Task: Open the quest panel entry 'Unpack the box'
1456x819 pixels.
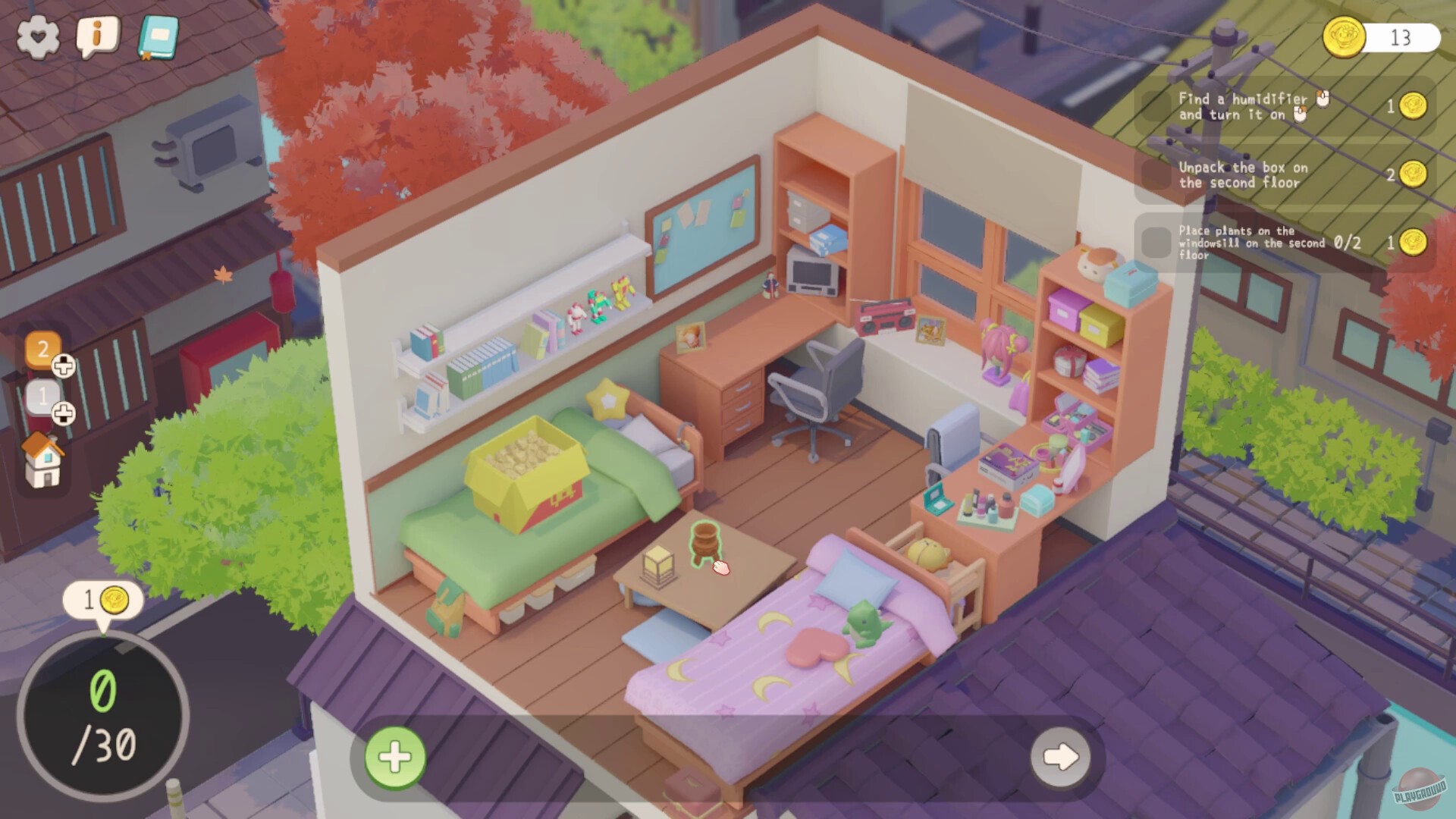Action: pyautogui.click(x=1244, y=175)
